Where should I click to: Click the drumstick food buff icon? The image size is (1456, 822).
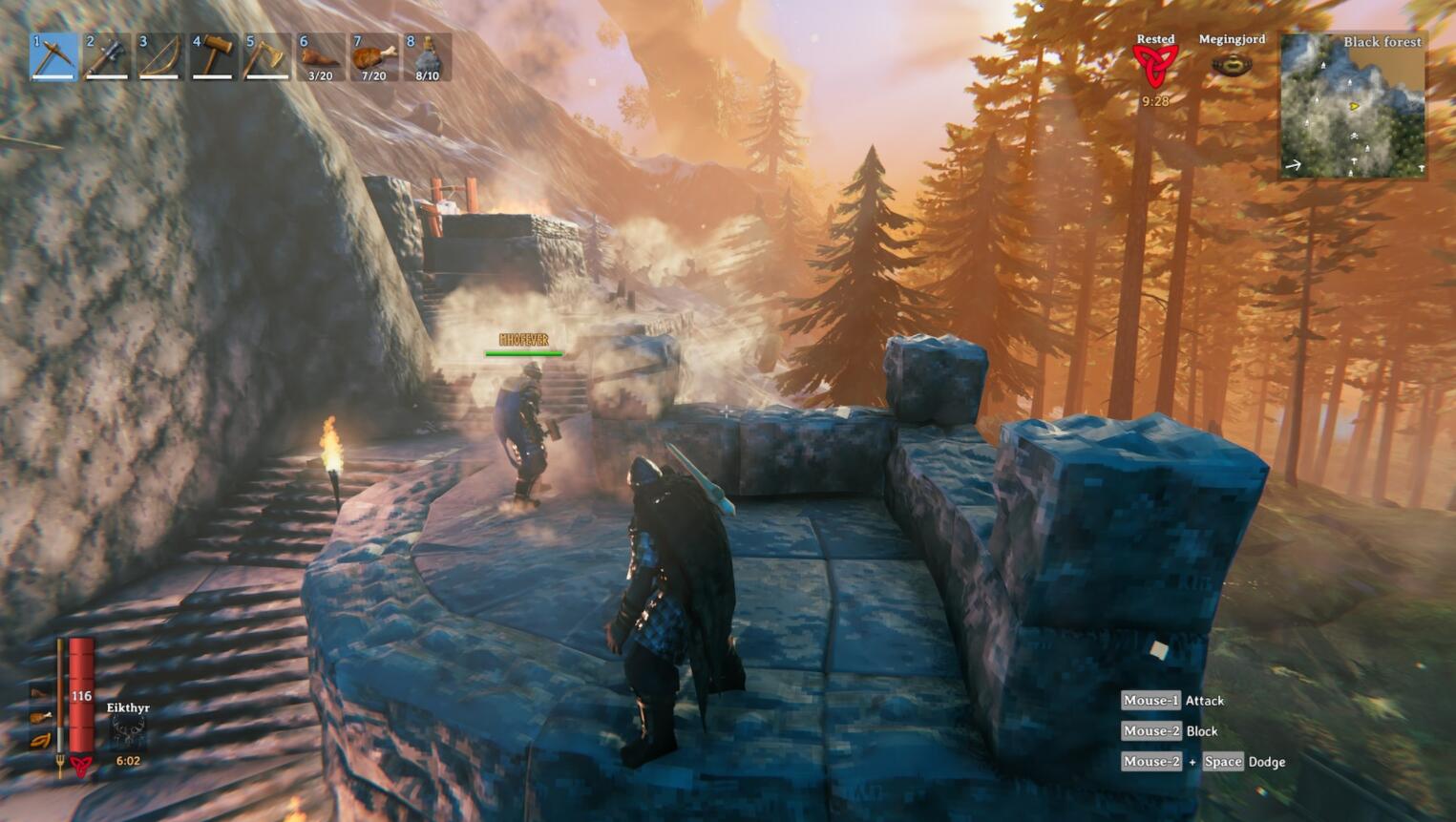point(40,716)
